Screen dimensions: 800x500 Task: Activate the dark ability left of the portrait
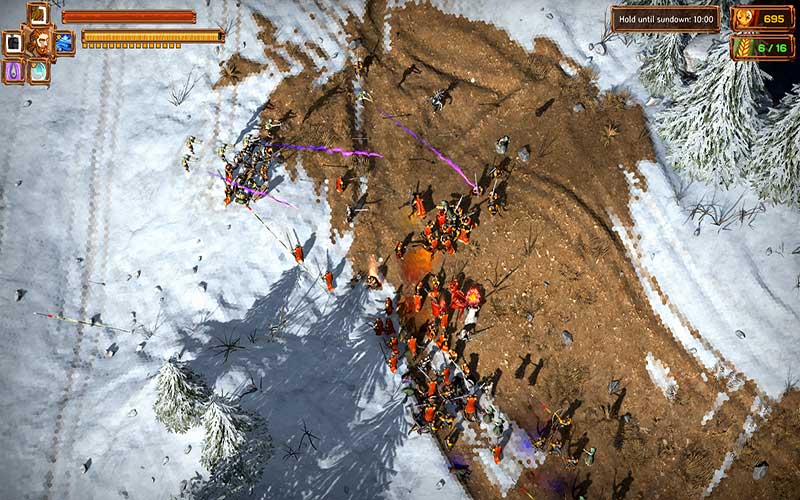12,43
